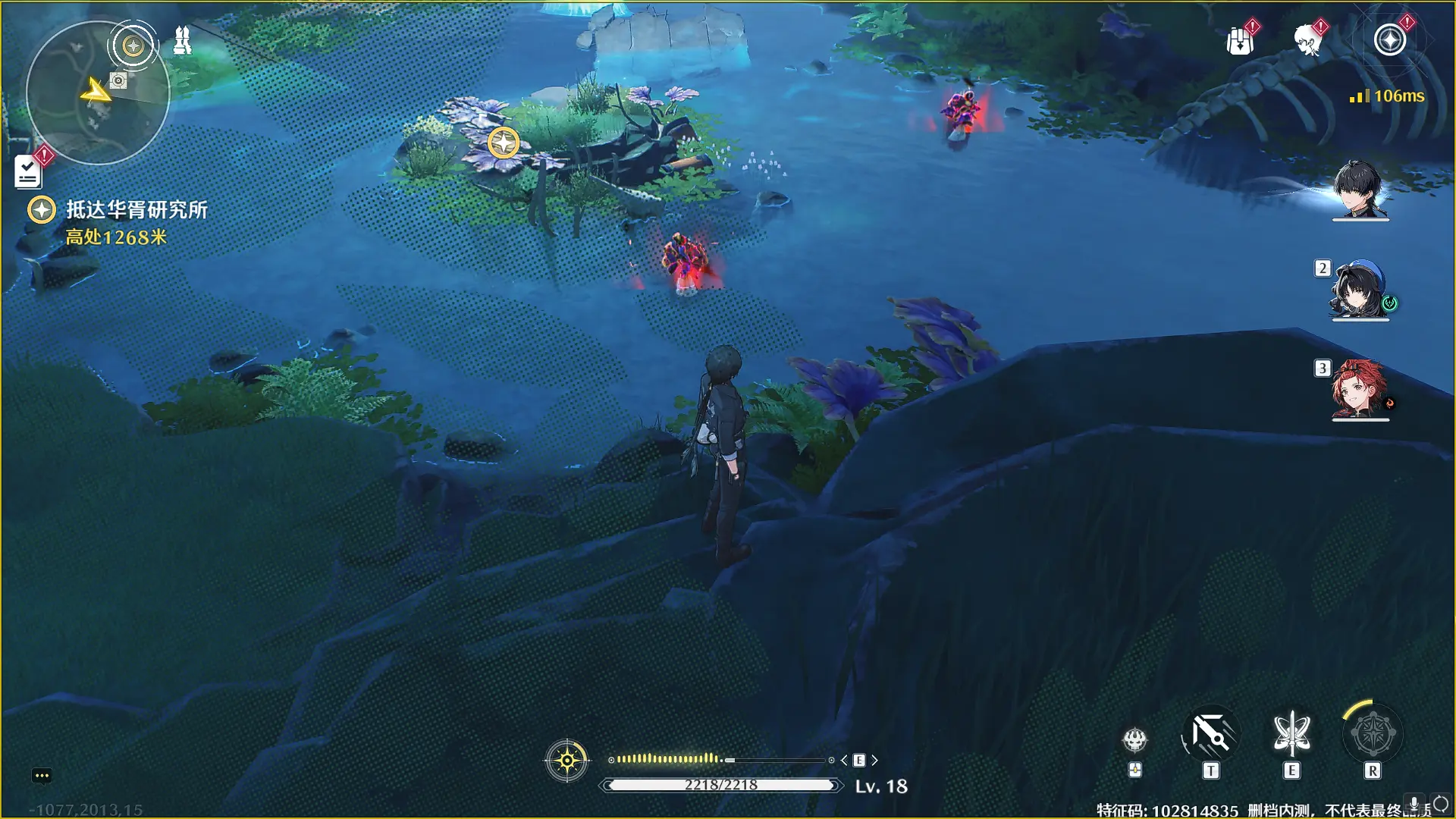The image size is (1456, 819).
Task: Open the camera icon on the minimap
Action: click(x=118, y=80)
